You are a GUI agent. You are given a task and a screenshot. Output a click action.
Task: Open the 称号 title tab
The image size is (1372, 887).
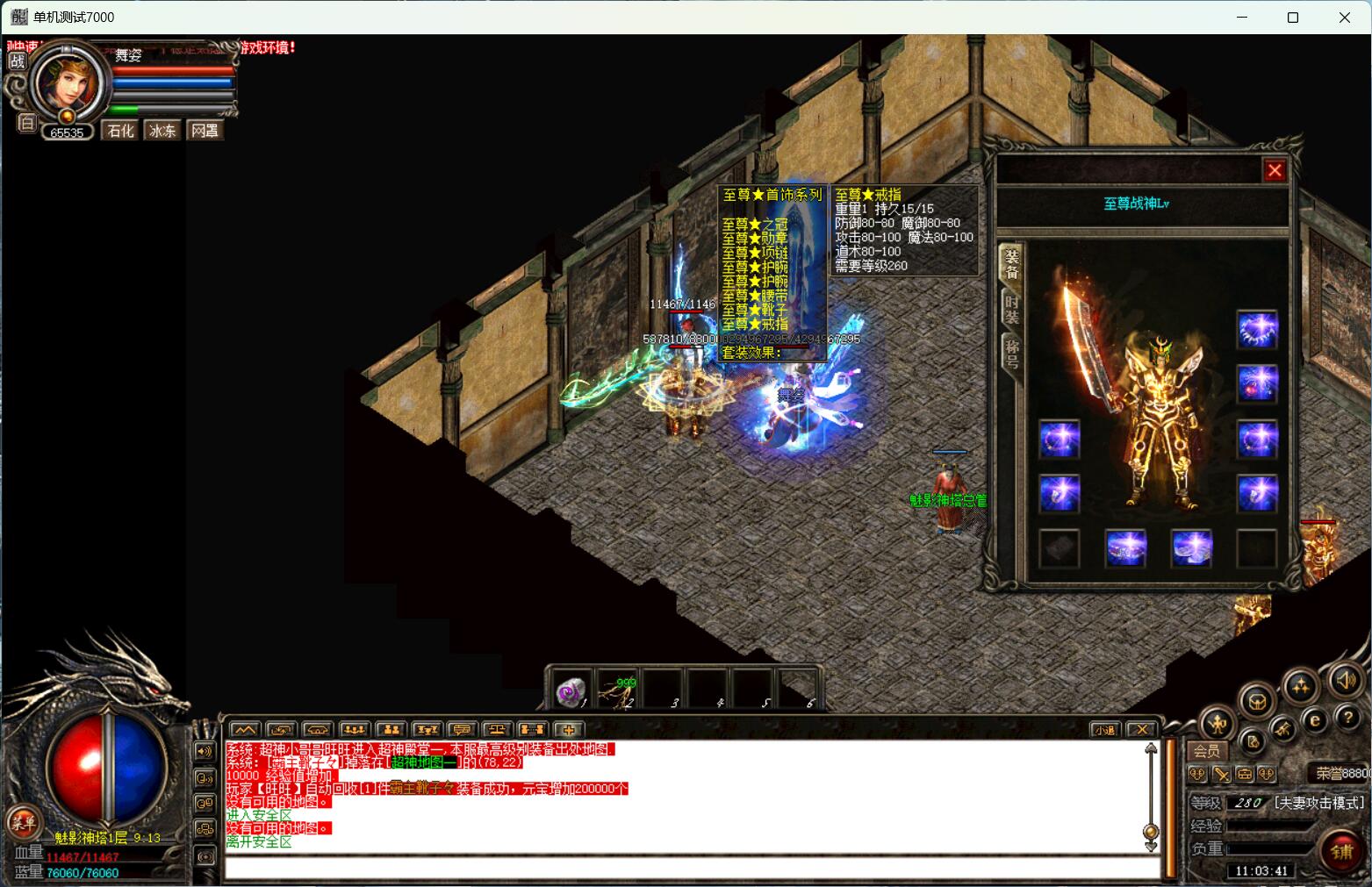click(x=1011, y=353)
